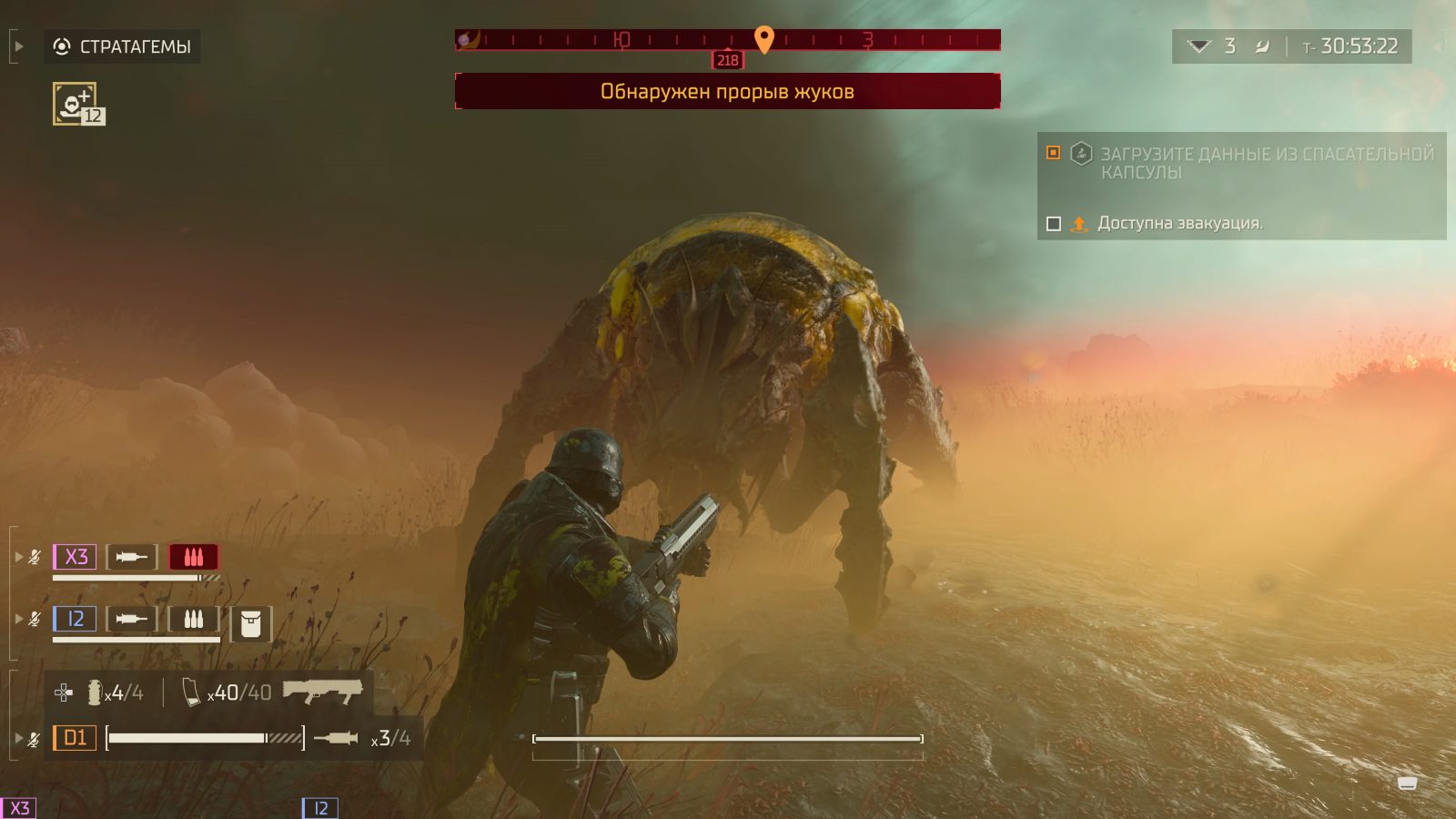This screenshot has height=819, width=1456.
Task: Click player D1 name tag
Action: 75,738
